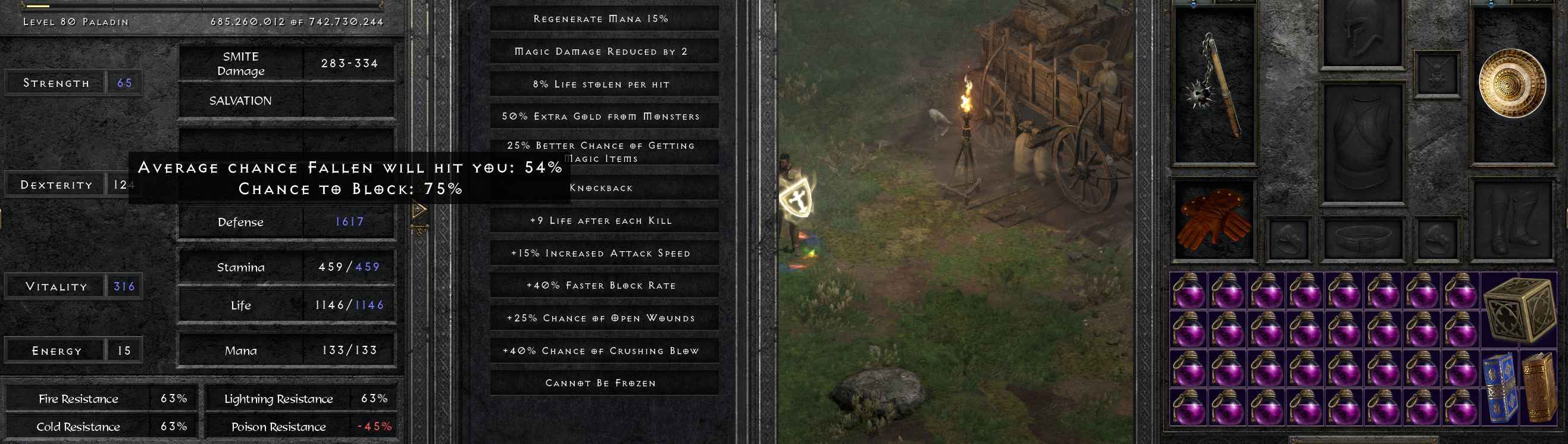This screenshot has height=444, width=1568.
Task: Select the blue tome in inventory
Action: tap(1498, 387)
